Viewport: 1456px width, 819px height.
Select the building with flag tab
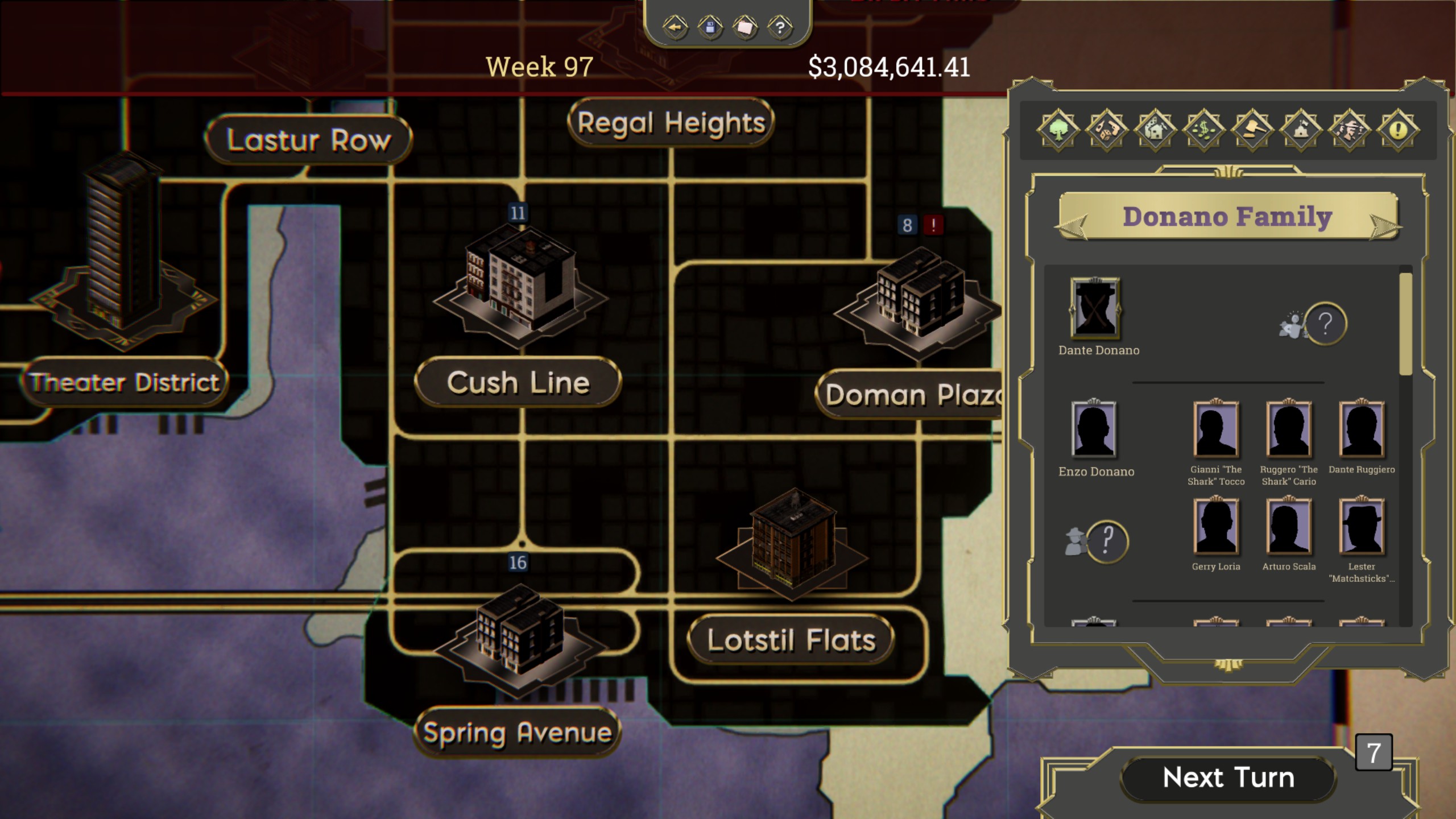tap(1301, 130)
